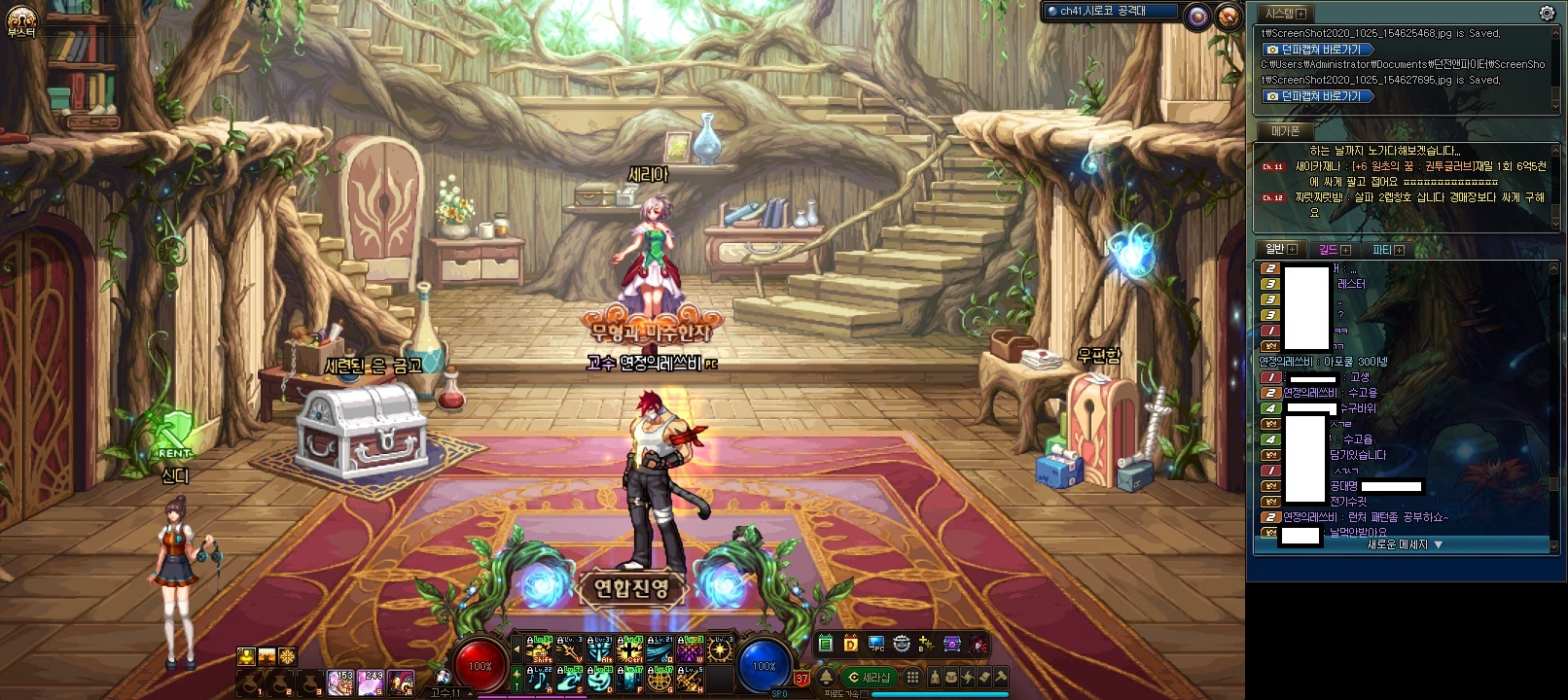Use the quick slot item showing 153

(341, 682)
